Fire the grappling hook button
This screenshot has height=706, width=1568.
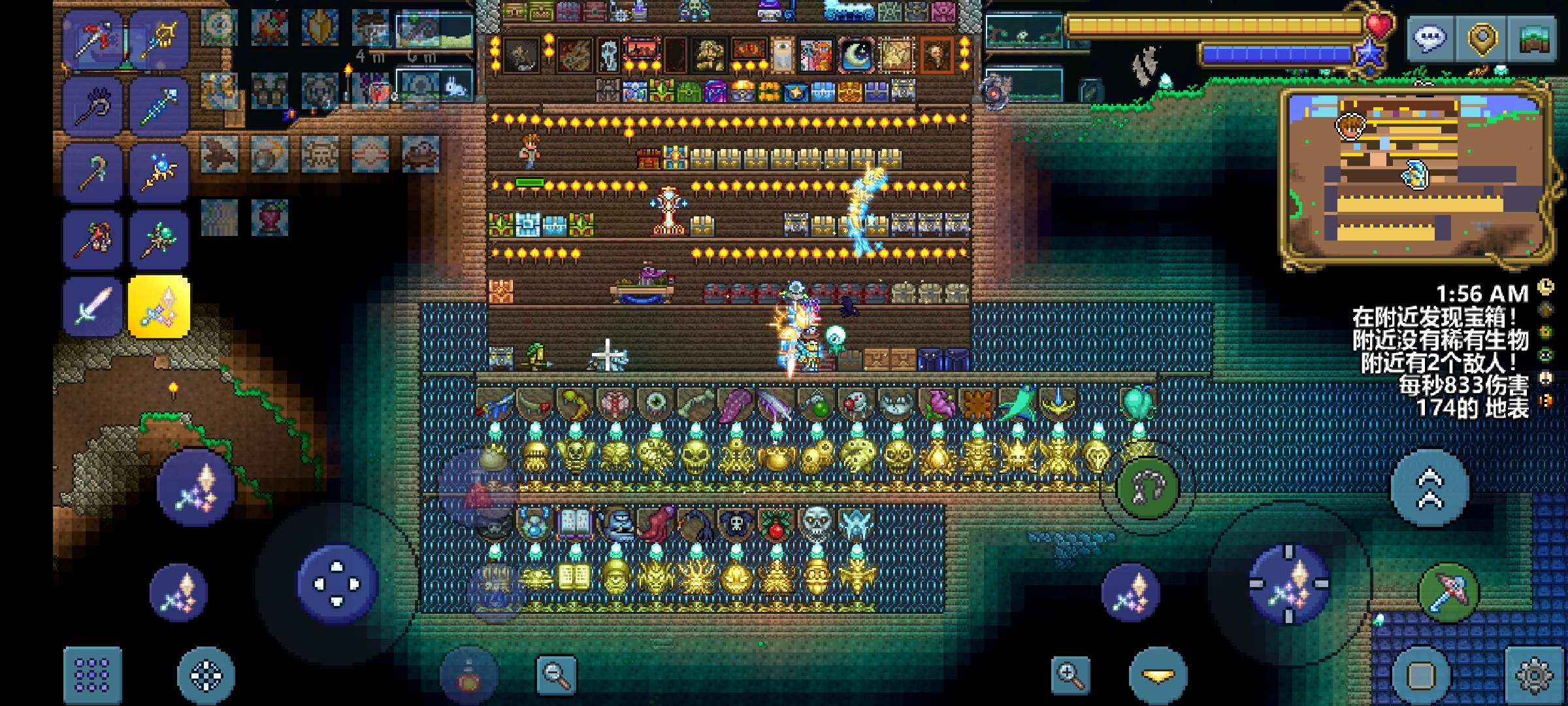tap(1147, 488)
